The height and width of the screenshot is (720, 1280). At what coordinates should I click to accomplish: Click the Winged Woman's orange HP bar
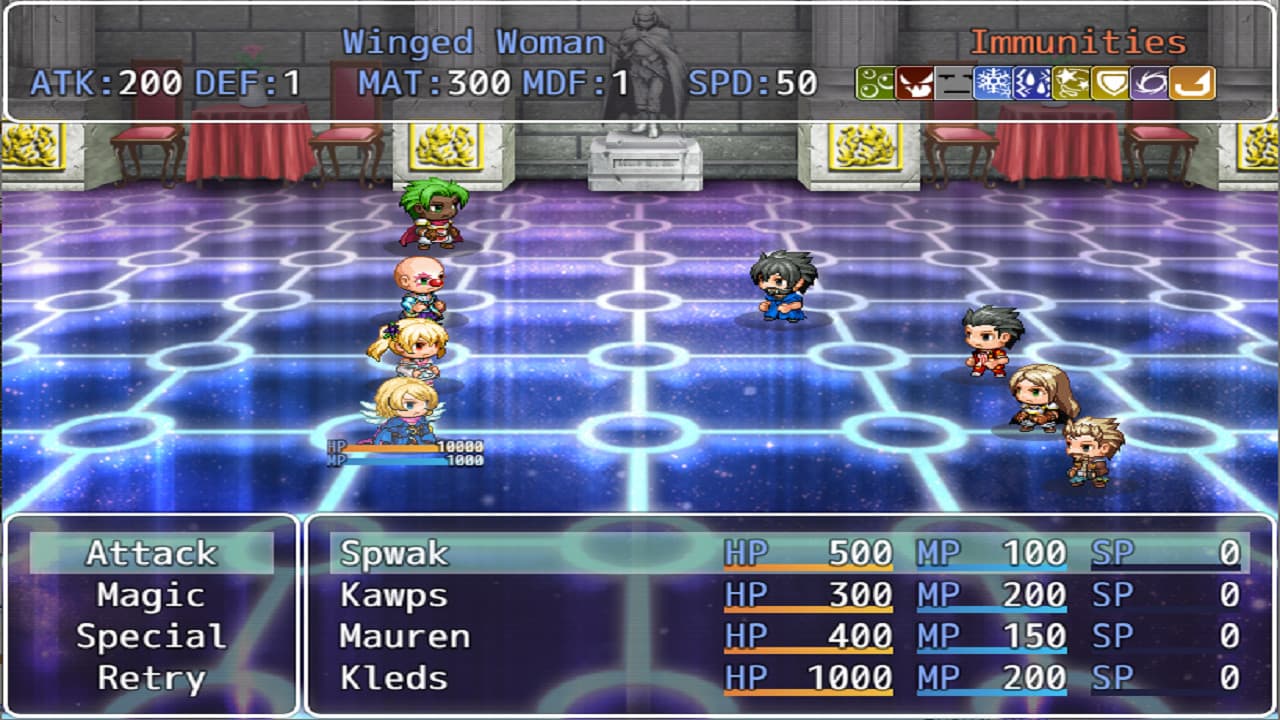[390, 450]
